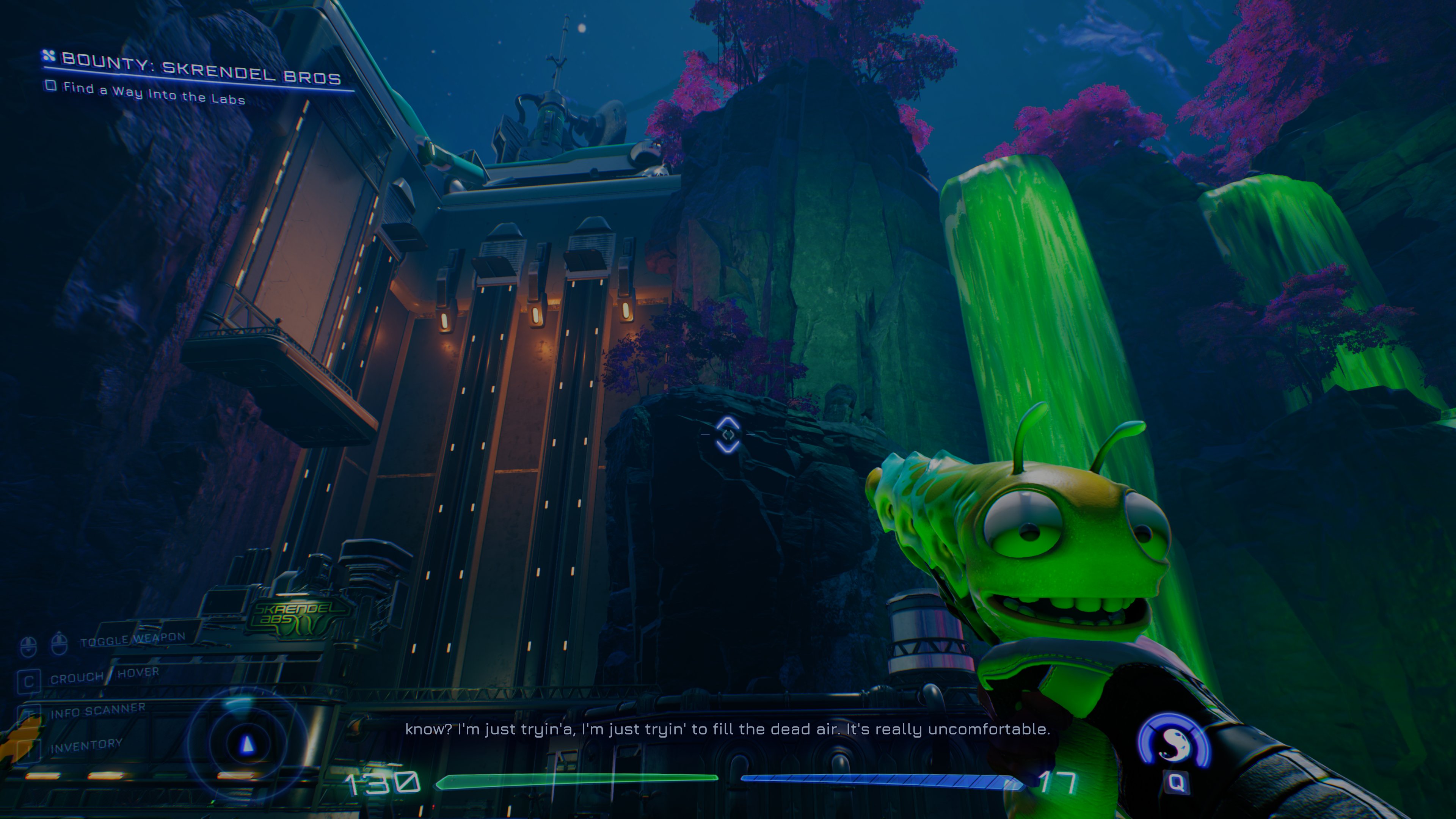Select the Bounty: Skrendel Bros tracker title

click(x=200, y=68)
